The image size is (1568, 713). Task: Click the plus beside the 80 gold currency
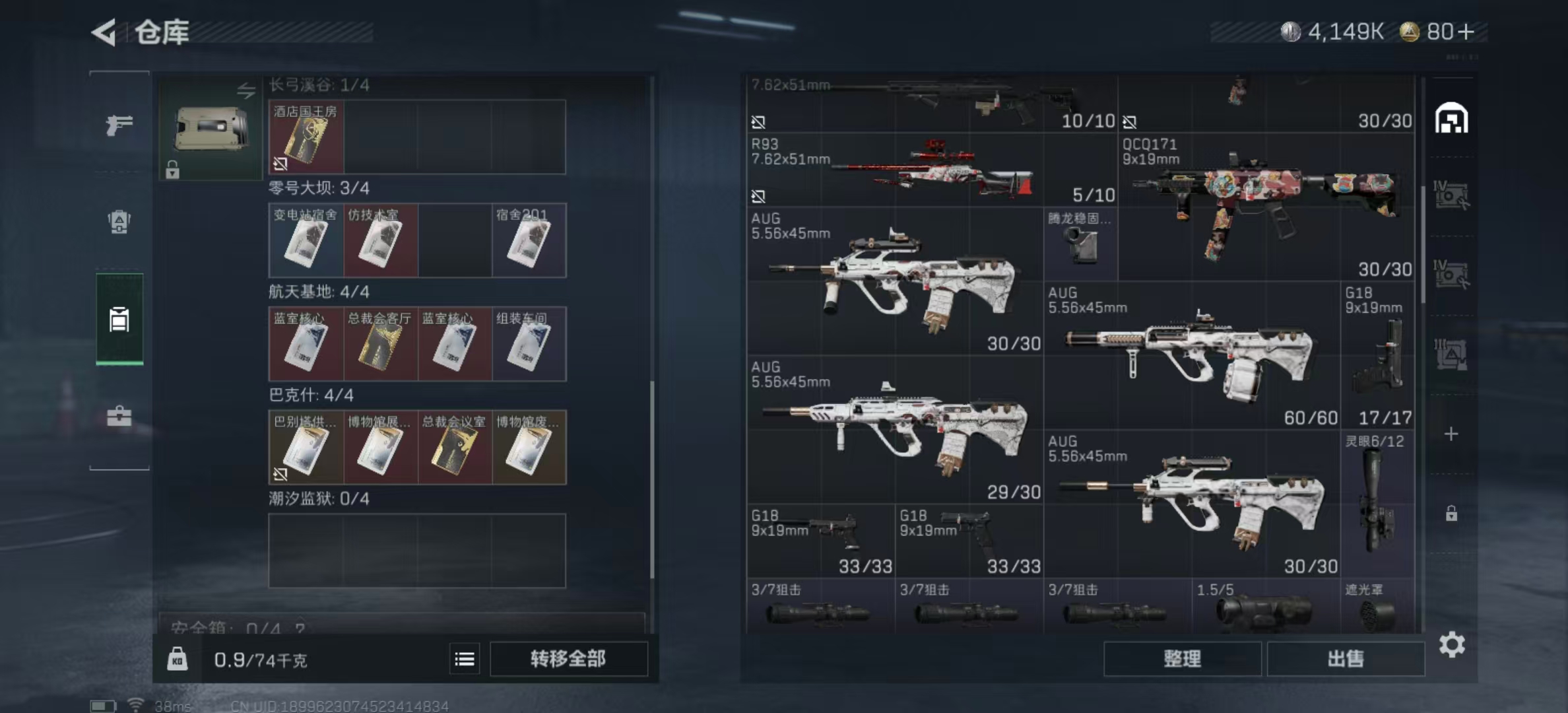tap(1466, 32)
